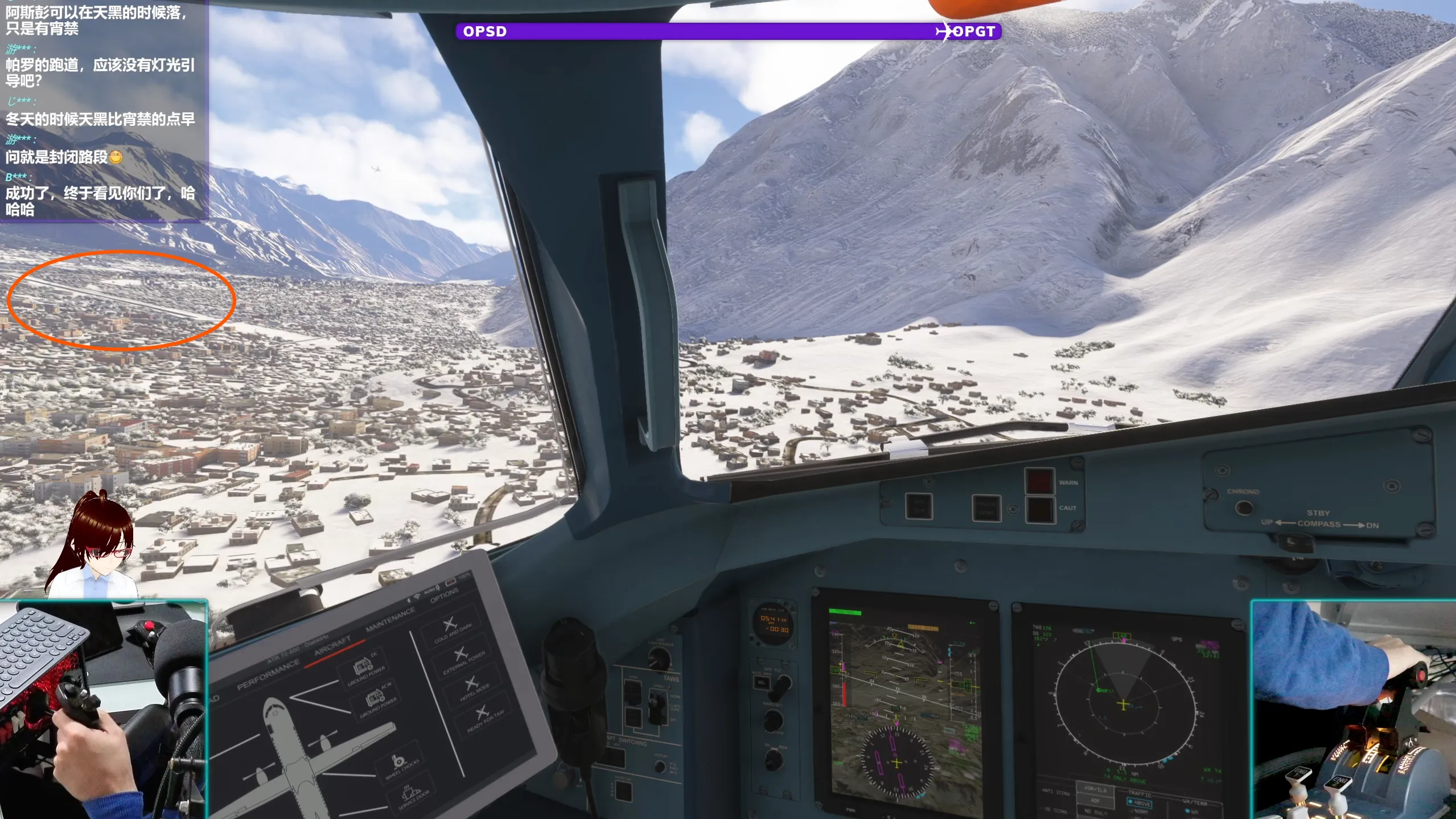The height and width of the screenshot is (819, 1456).
Task: Select the Aircraft tab on the tablet
Action: tap(332, 645)
